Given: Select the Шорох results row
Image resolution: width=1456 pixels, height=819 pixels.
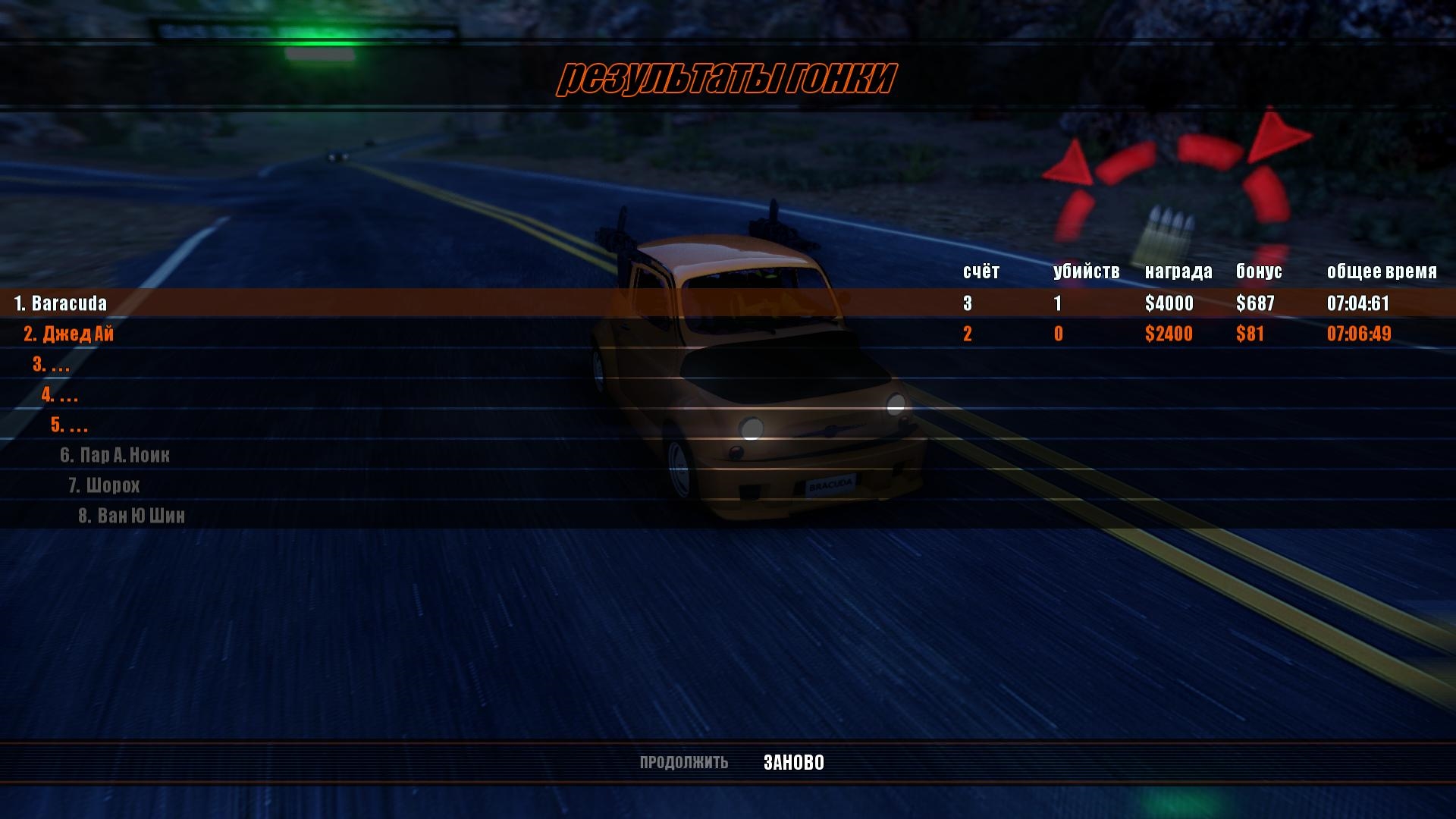Looking at the screenshot, I should pyautogui.click(x=105, y=485).
